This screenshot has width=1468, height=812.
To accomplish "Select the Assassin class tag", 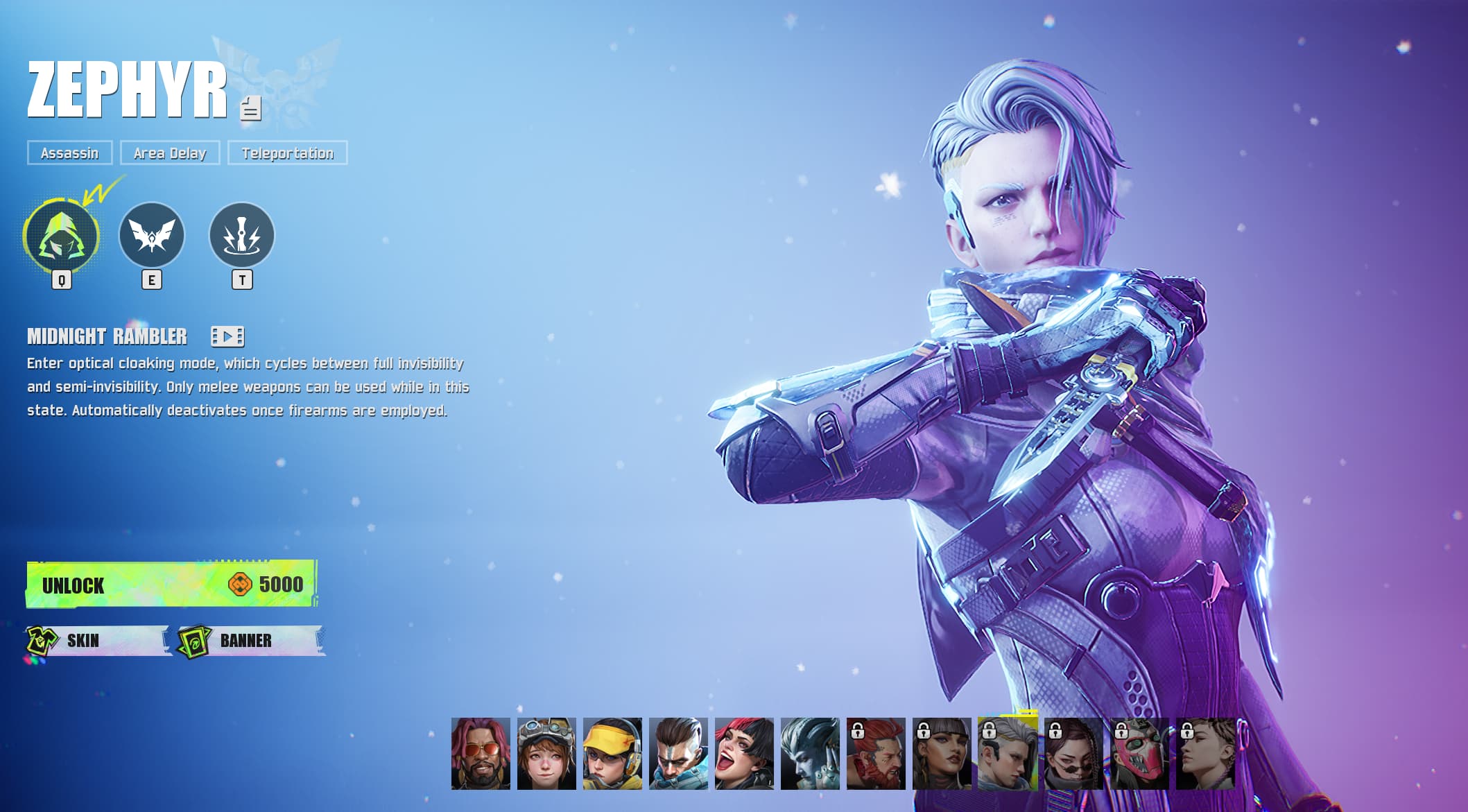I will [70, 153].
